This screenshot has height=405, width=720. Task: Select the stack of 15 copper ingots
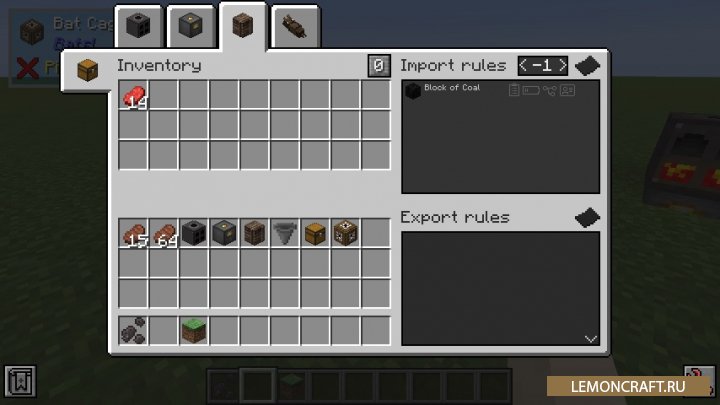(134, 233)
